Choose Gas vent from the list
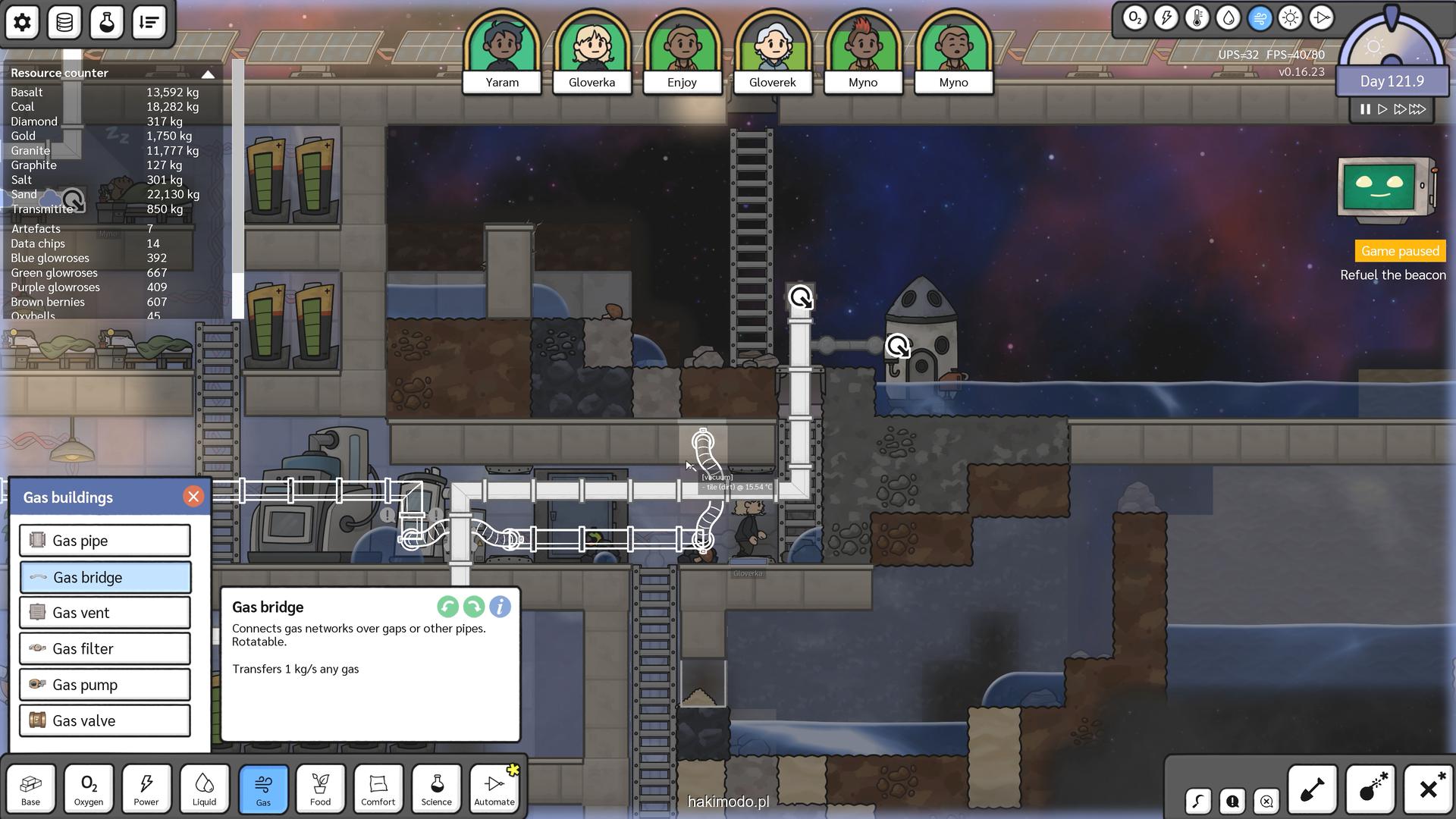Screen dimensions: 1456x819 point(105,613)
